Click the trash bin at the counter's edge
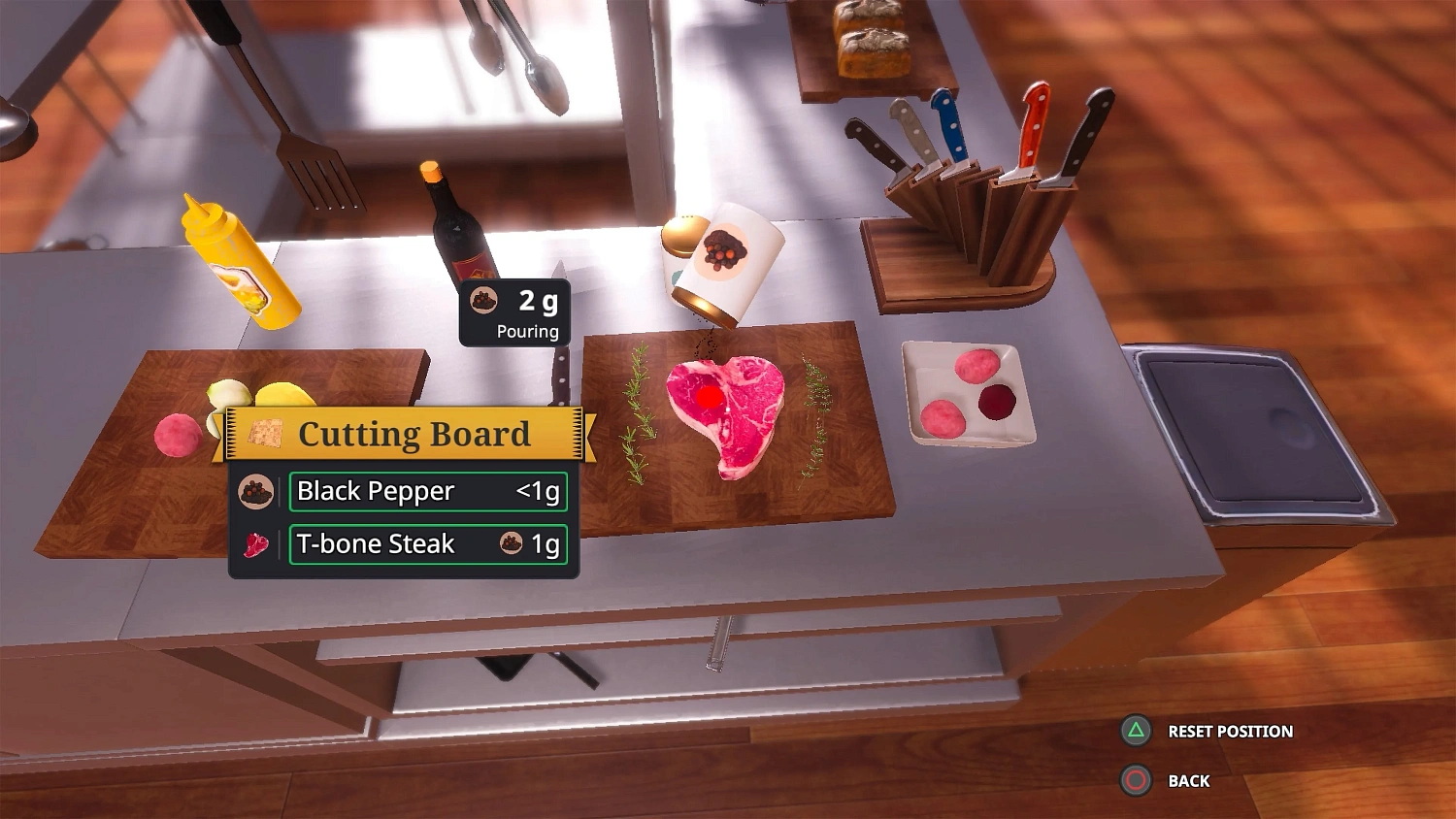The width and height of the screenshot is (1456, 819). click(x=1252, y=427)
